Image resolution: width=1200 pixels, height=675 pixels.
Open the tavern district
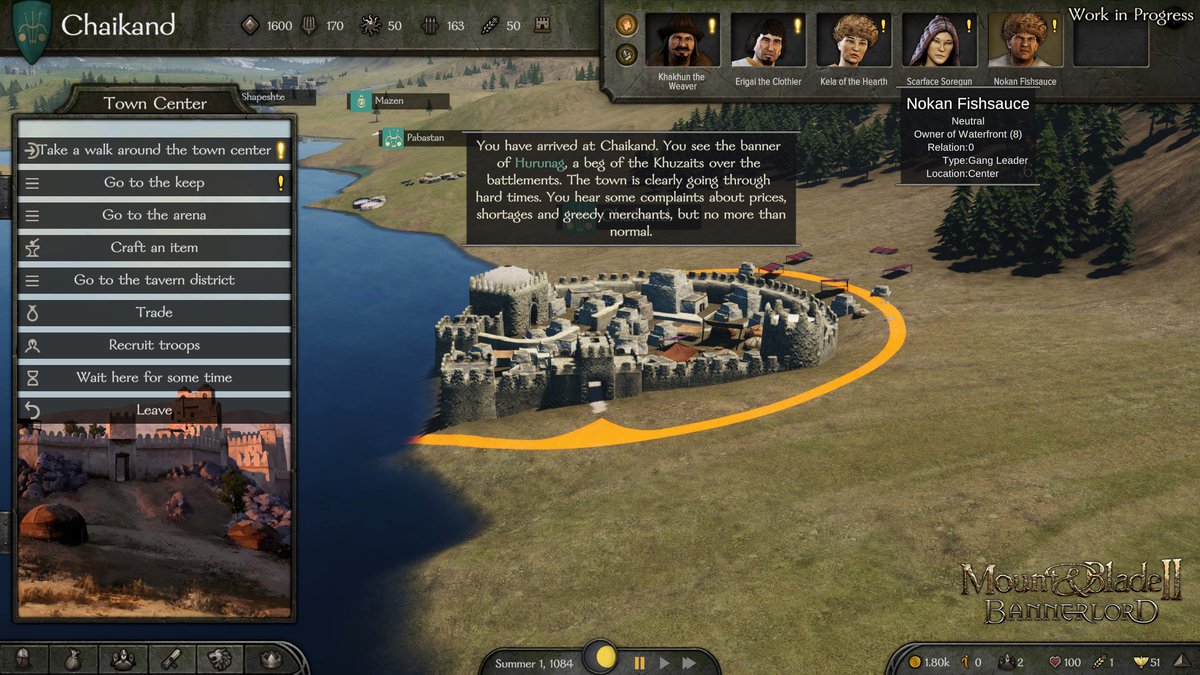click(x=154, y=280)
